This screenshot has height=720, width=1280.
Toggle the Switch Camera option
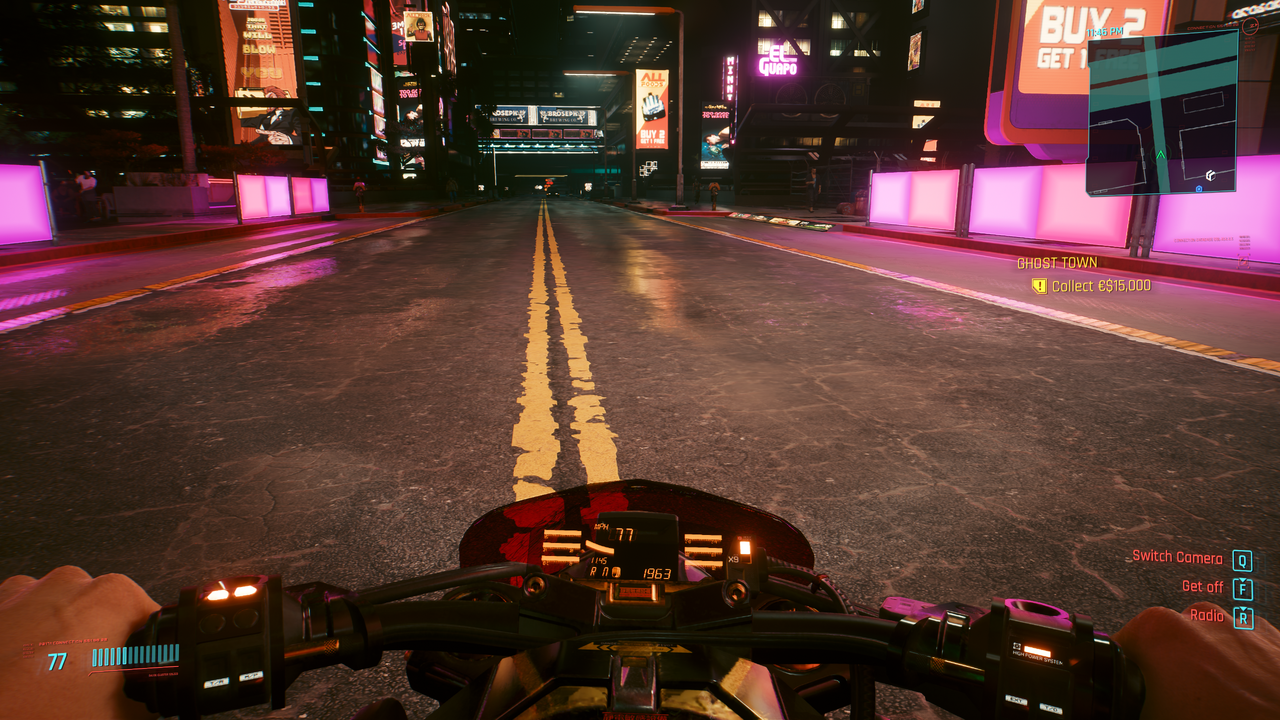1180,557
